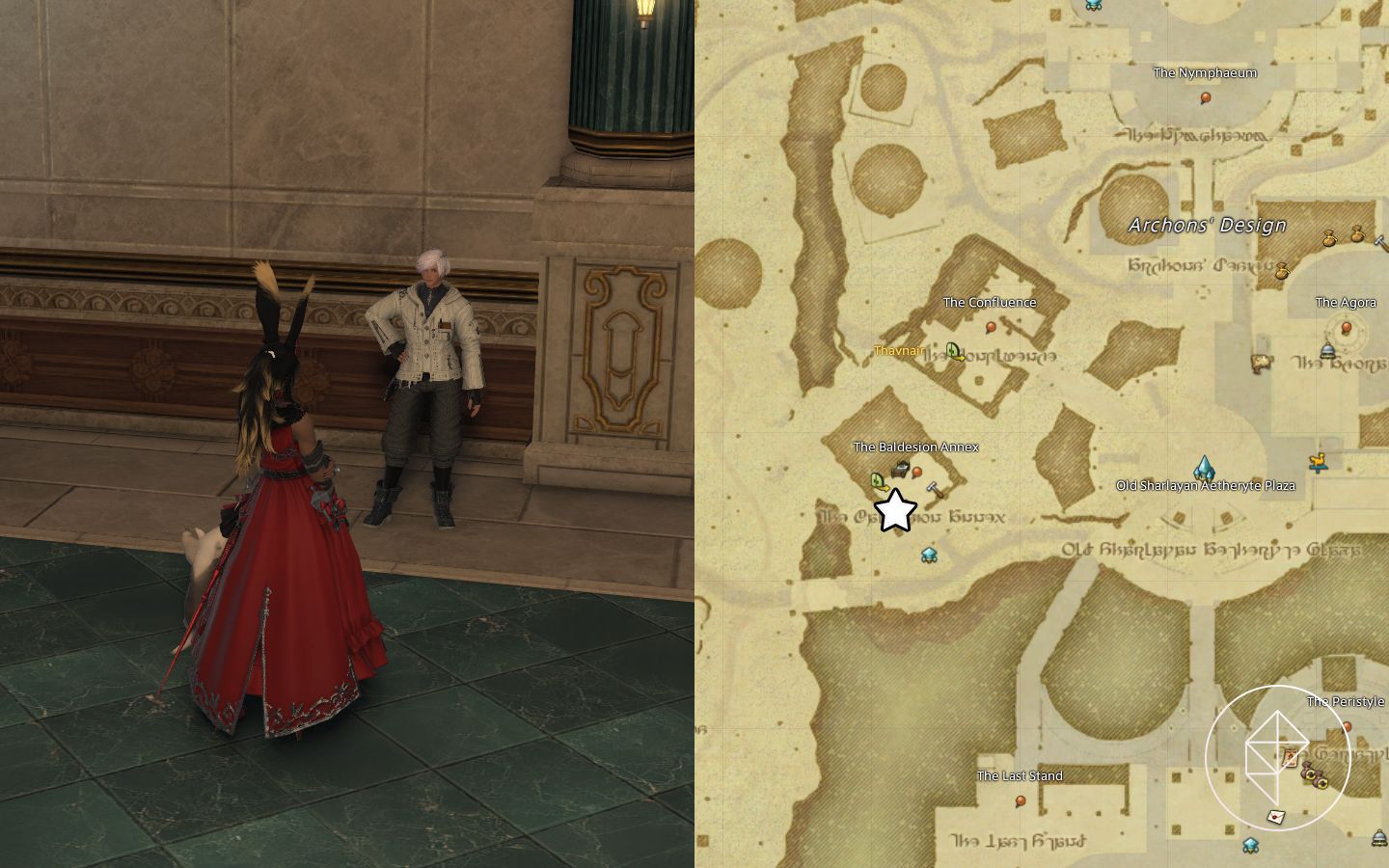The image size is (1389, 868).
Task: Click the inn bed icon near the Baldesion Annex
Action: (900, 469)
